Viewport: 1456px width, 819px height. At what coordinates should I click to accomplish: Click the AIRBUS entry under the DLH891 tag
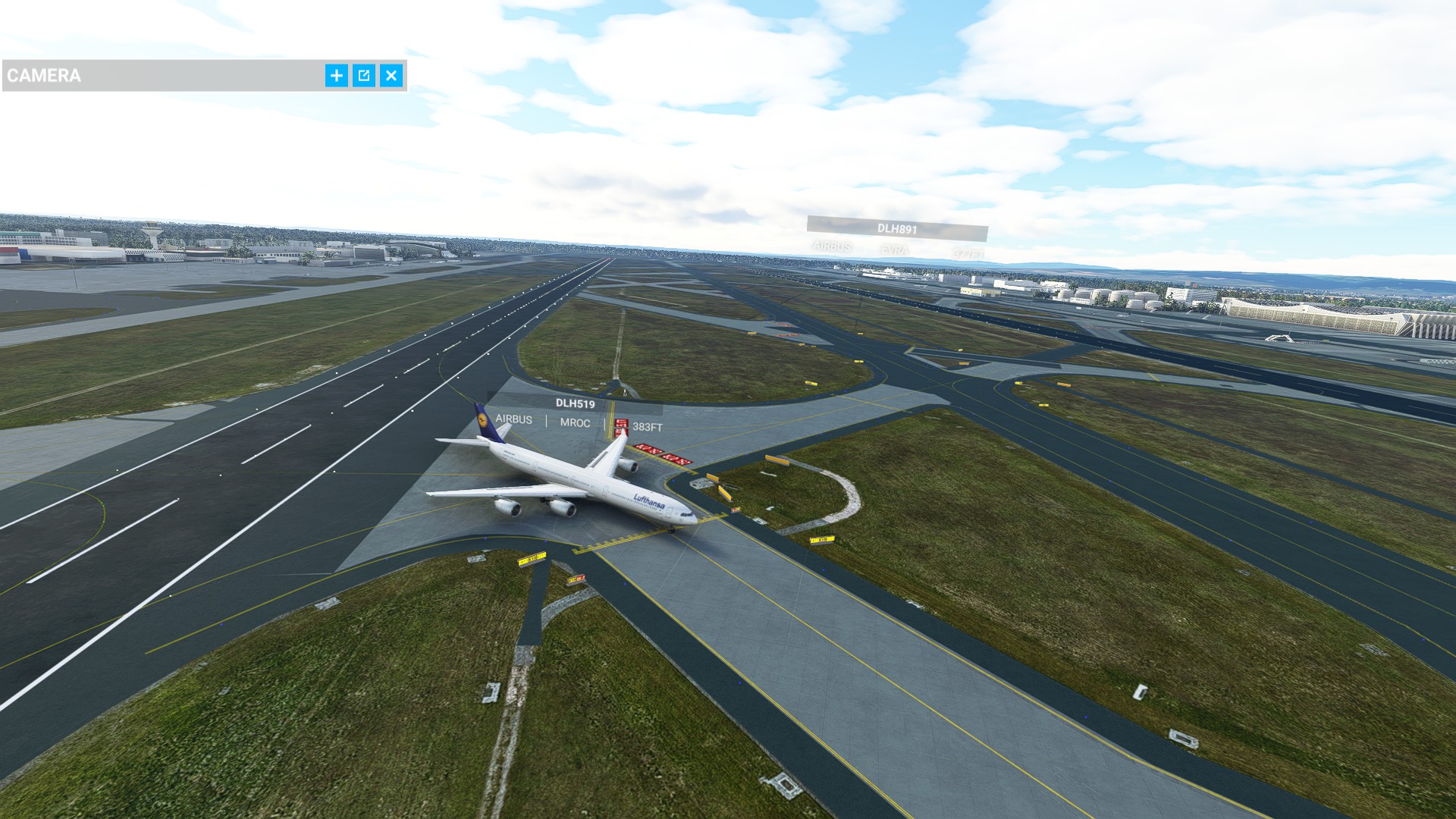click(832, 247)
